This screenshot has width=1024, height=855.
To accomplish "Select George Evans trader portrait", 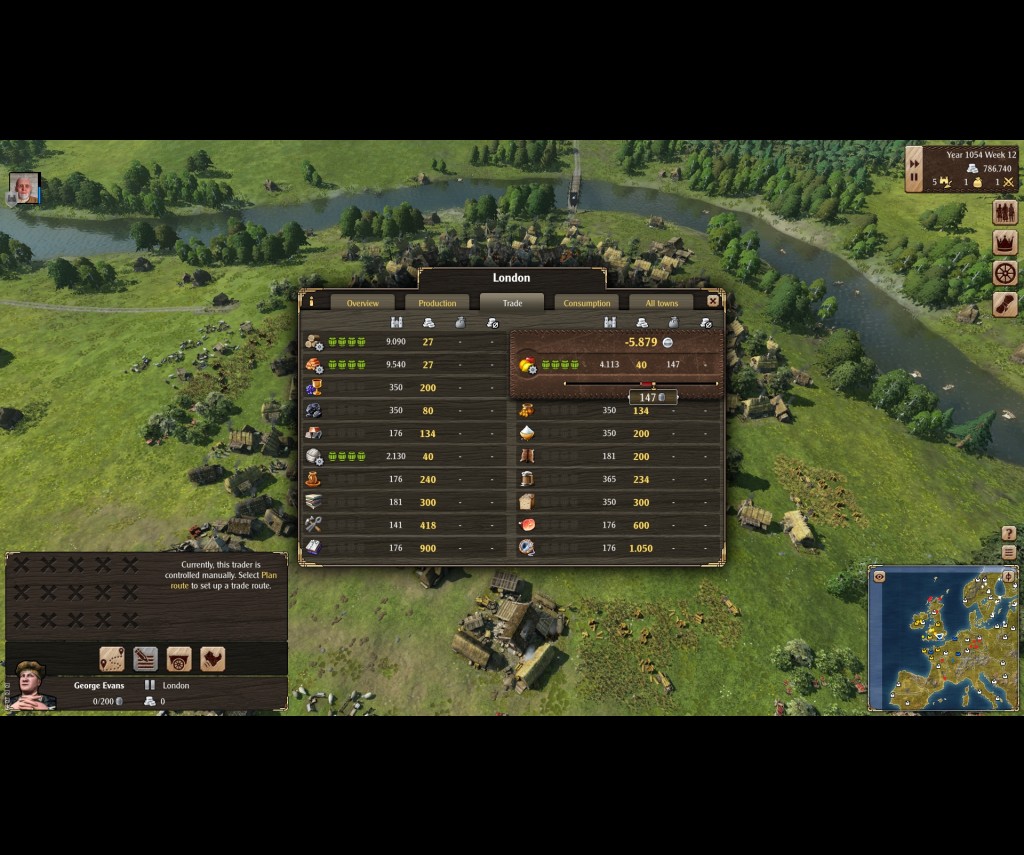I will 31,685.
